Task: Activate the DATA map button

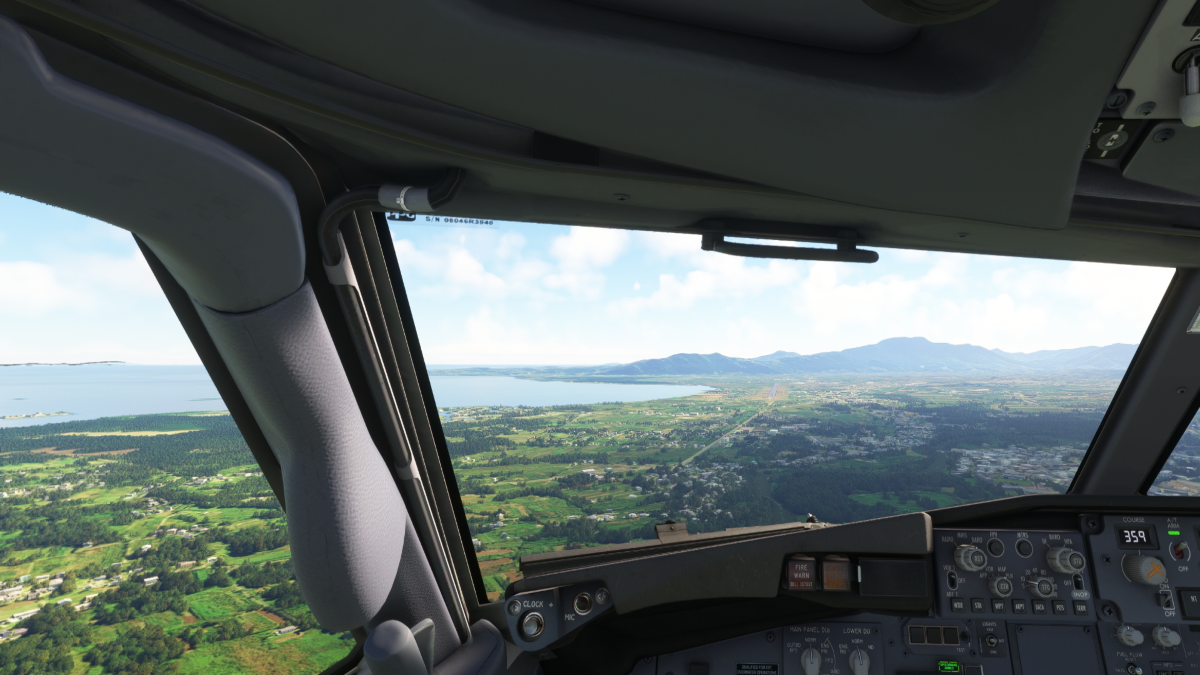Action: coord(1039,606)
